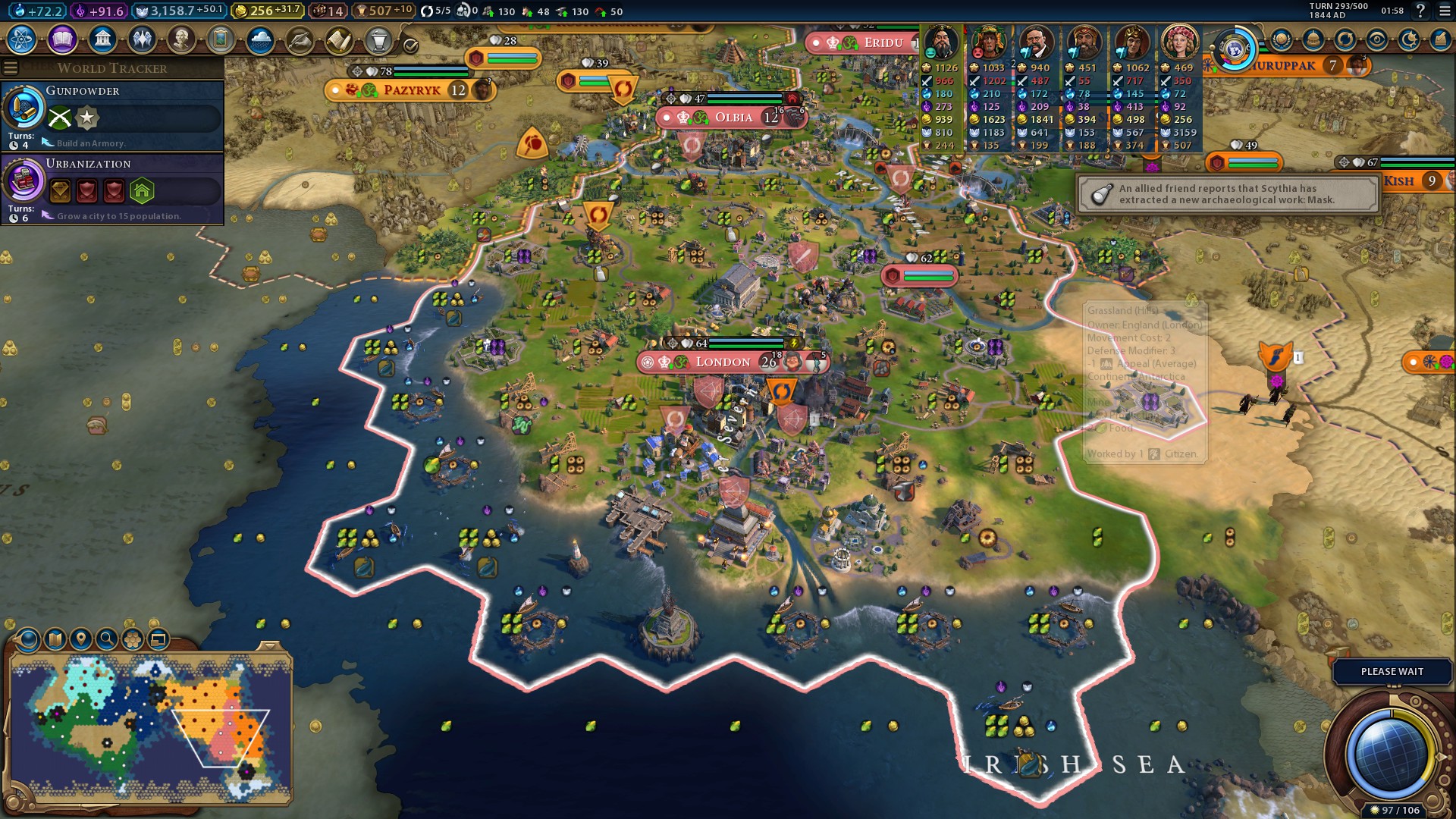Open the main game menu button
The image size is (1456, 819).
pyautogui.click(x=1444, y=11)
